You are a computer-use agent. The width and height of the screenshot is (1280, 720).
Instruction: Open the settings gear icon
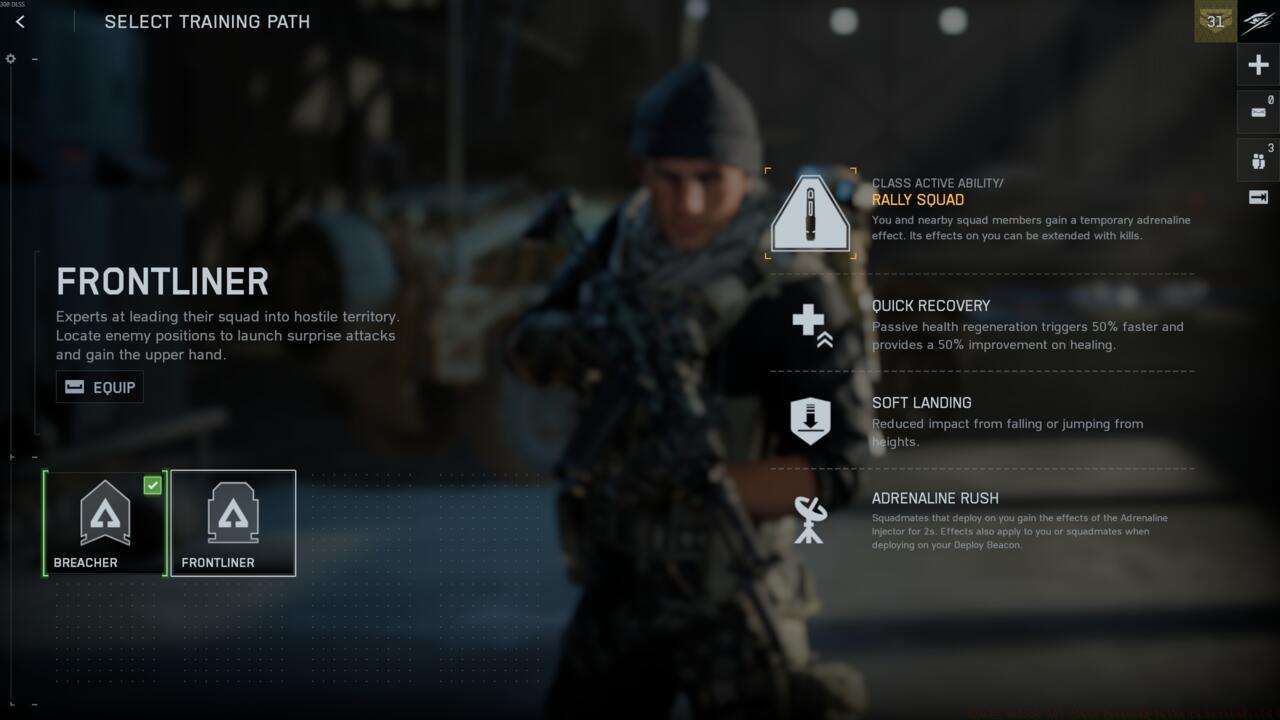click(x=10, y=58)
